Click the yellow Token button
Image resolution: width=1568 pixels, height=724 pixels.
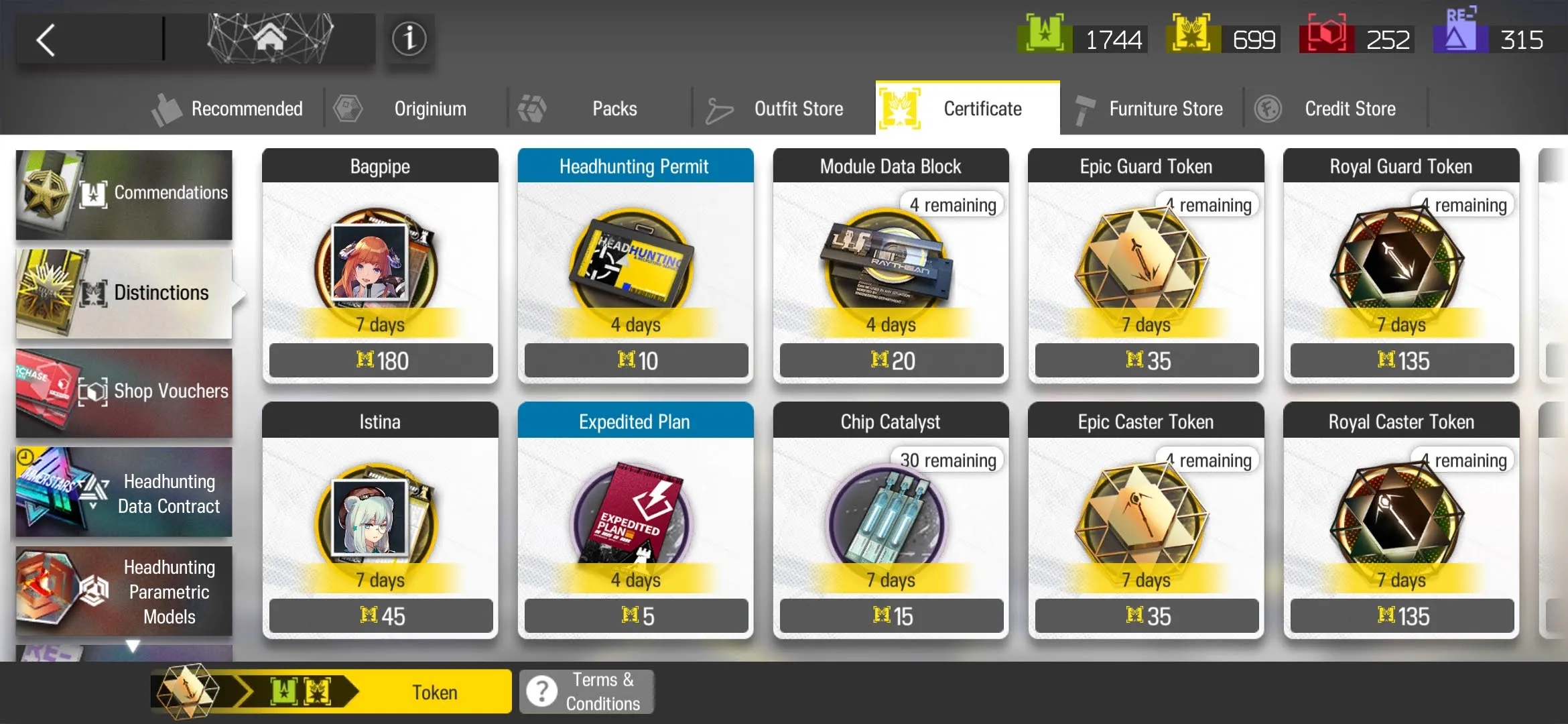tap(434, 692)
